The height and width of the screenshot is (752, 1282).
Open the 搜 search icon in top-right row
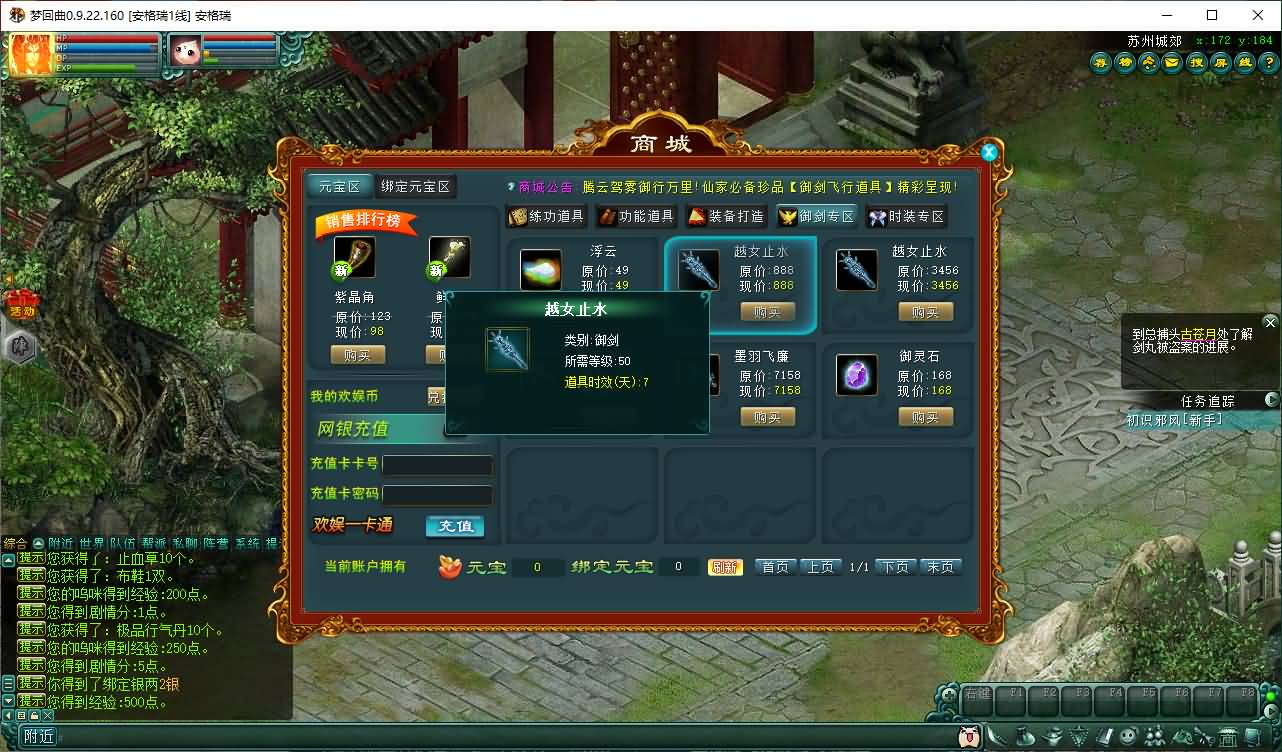click(x=1196, y=62)
